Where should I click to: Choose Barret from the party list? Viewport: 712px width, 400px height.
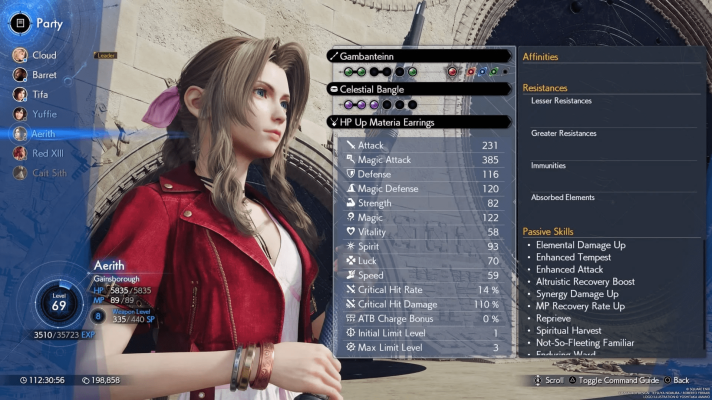(x=44, y=74)
